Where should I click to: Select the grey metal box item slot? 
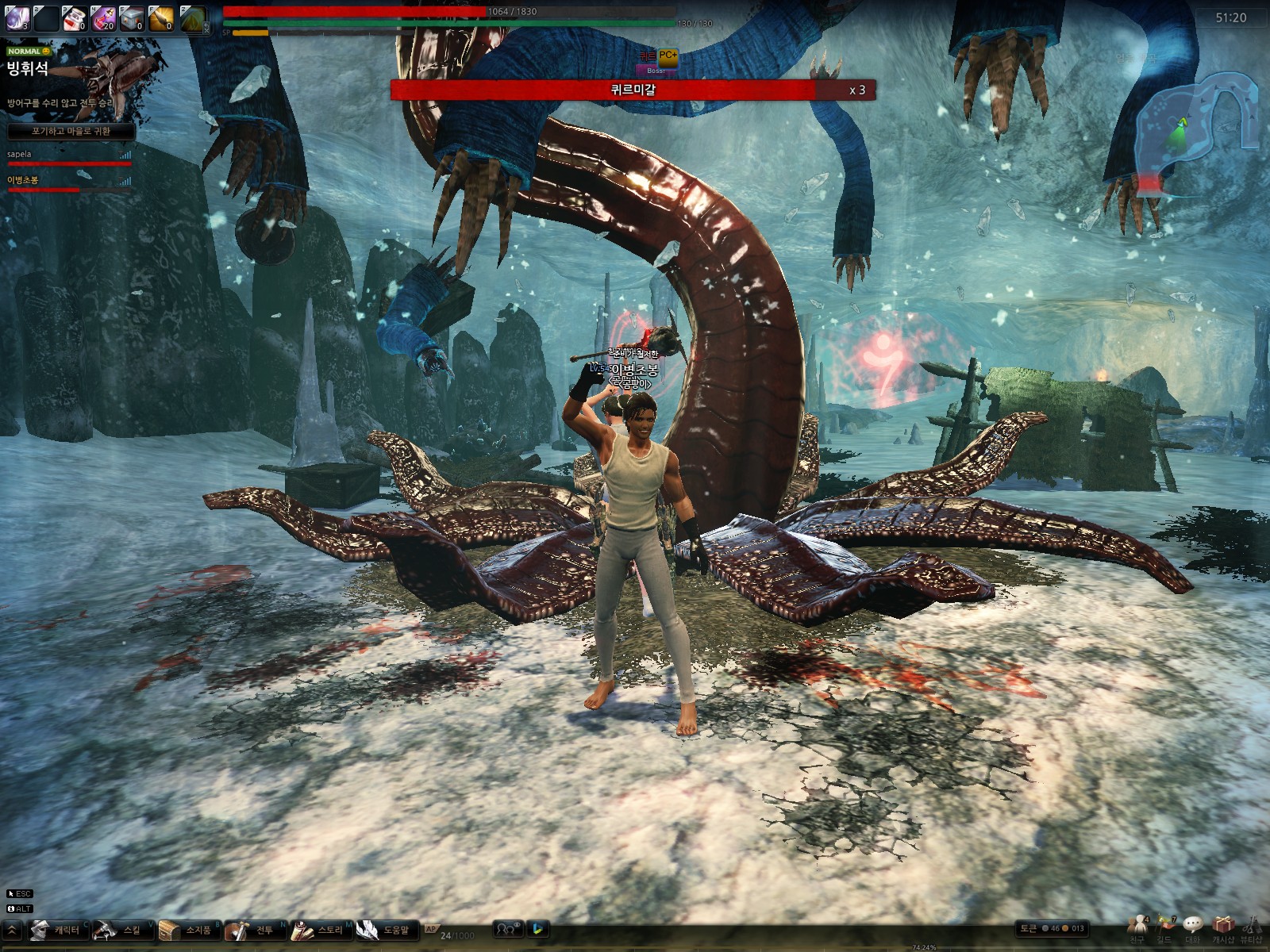[132, 17]
